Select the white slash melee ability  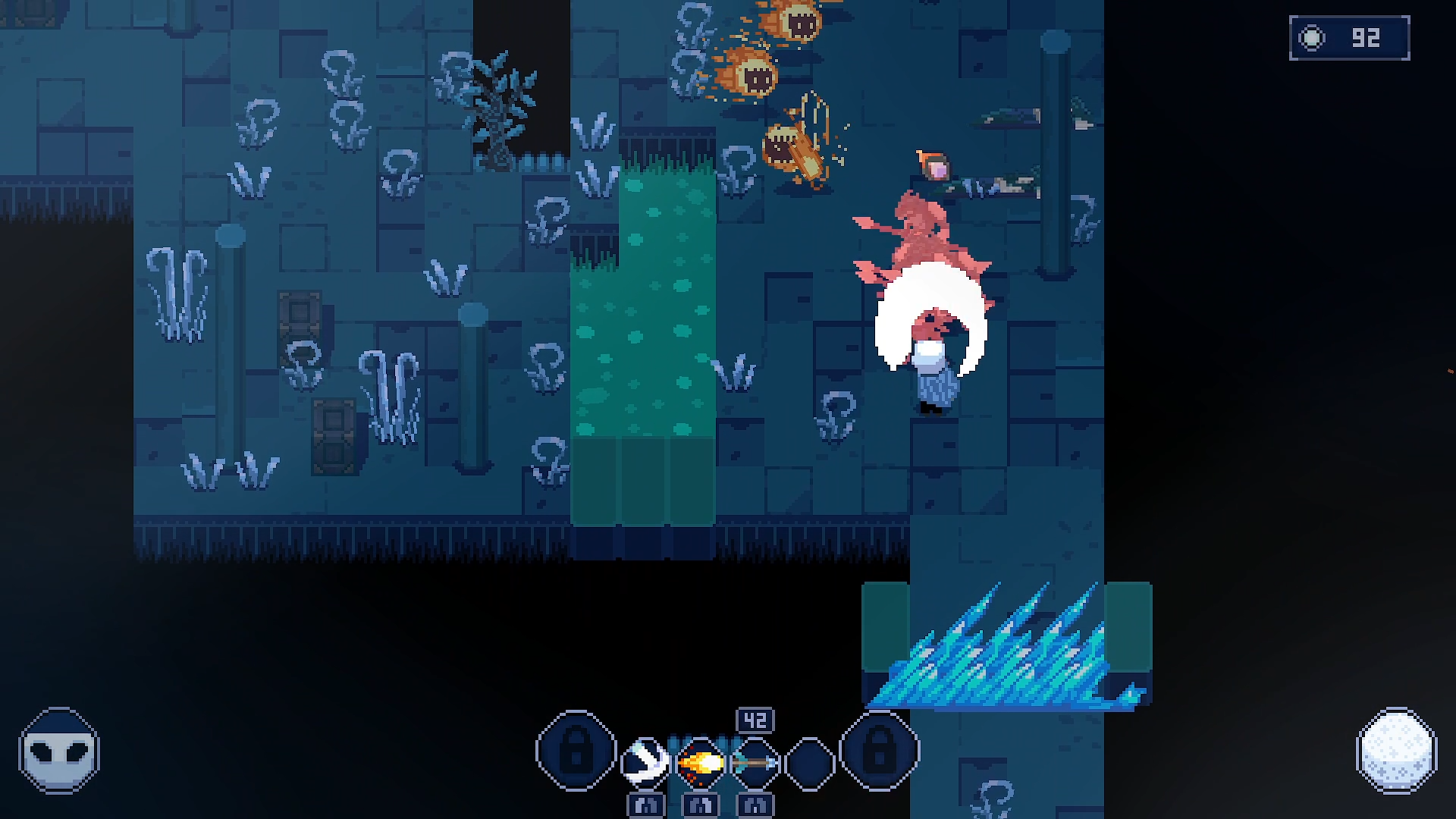point(645,761)
